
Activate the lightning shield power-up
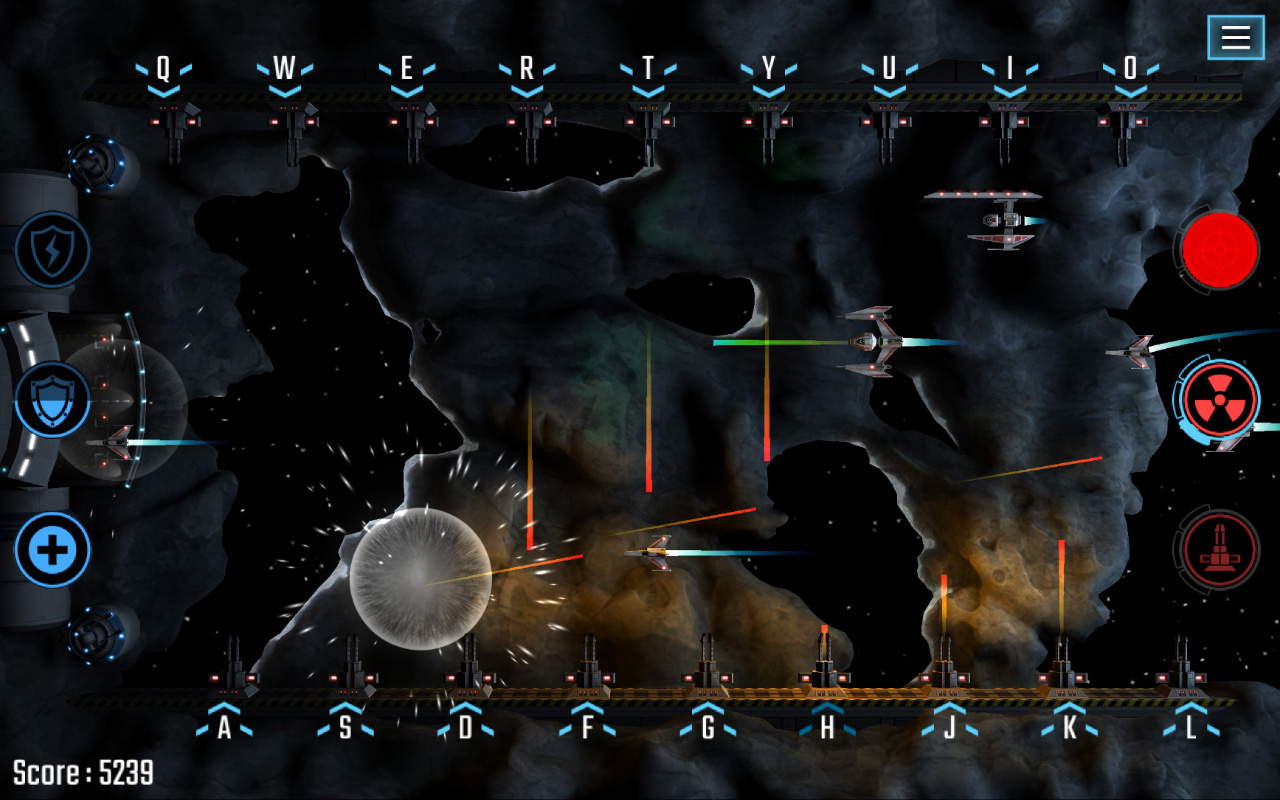point(52,250)
